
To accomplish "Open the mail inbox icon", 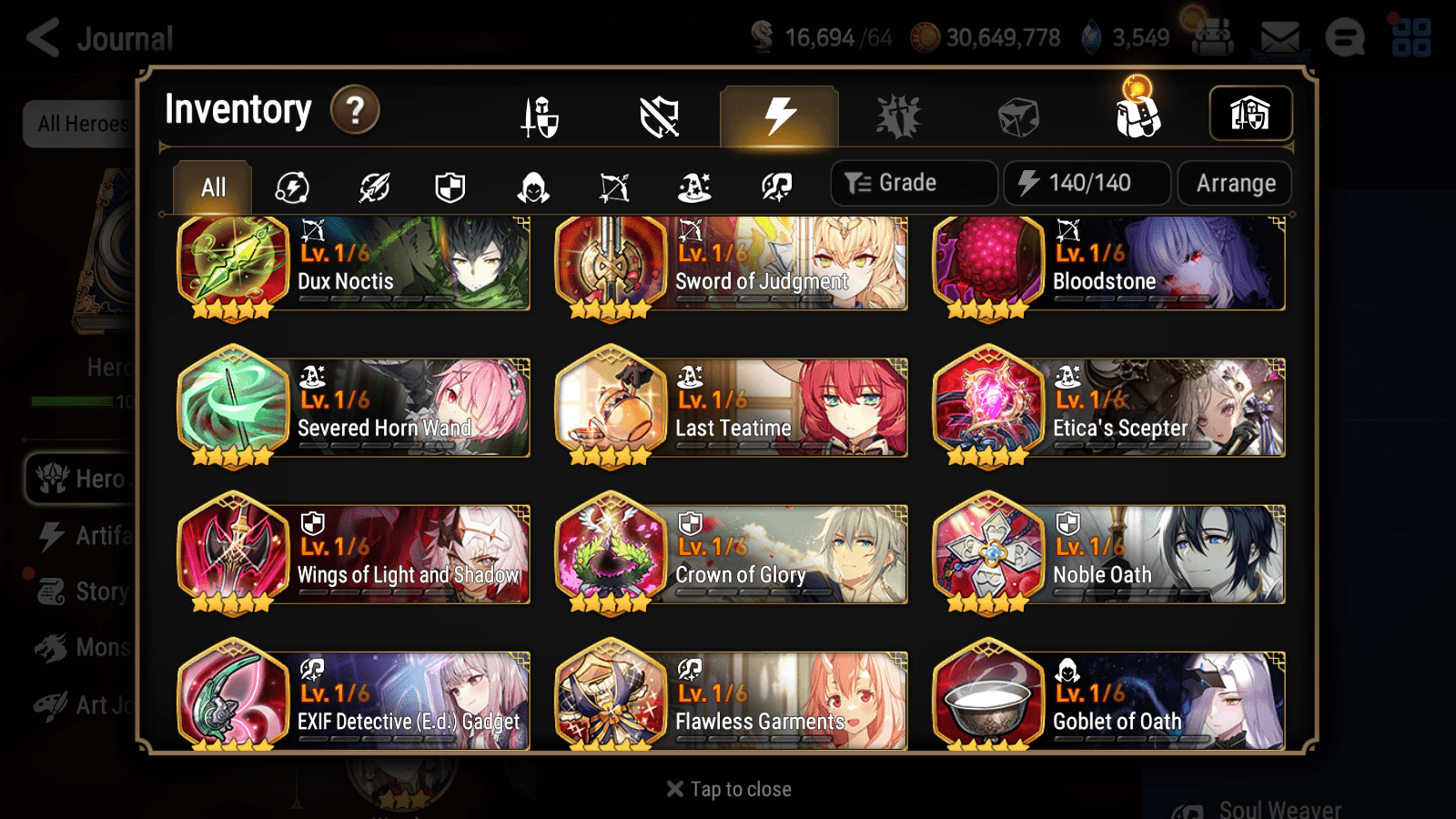I will [1279, 38].
